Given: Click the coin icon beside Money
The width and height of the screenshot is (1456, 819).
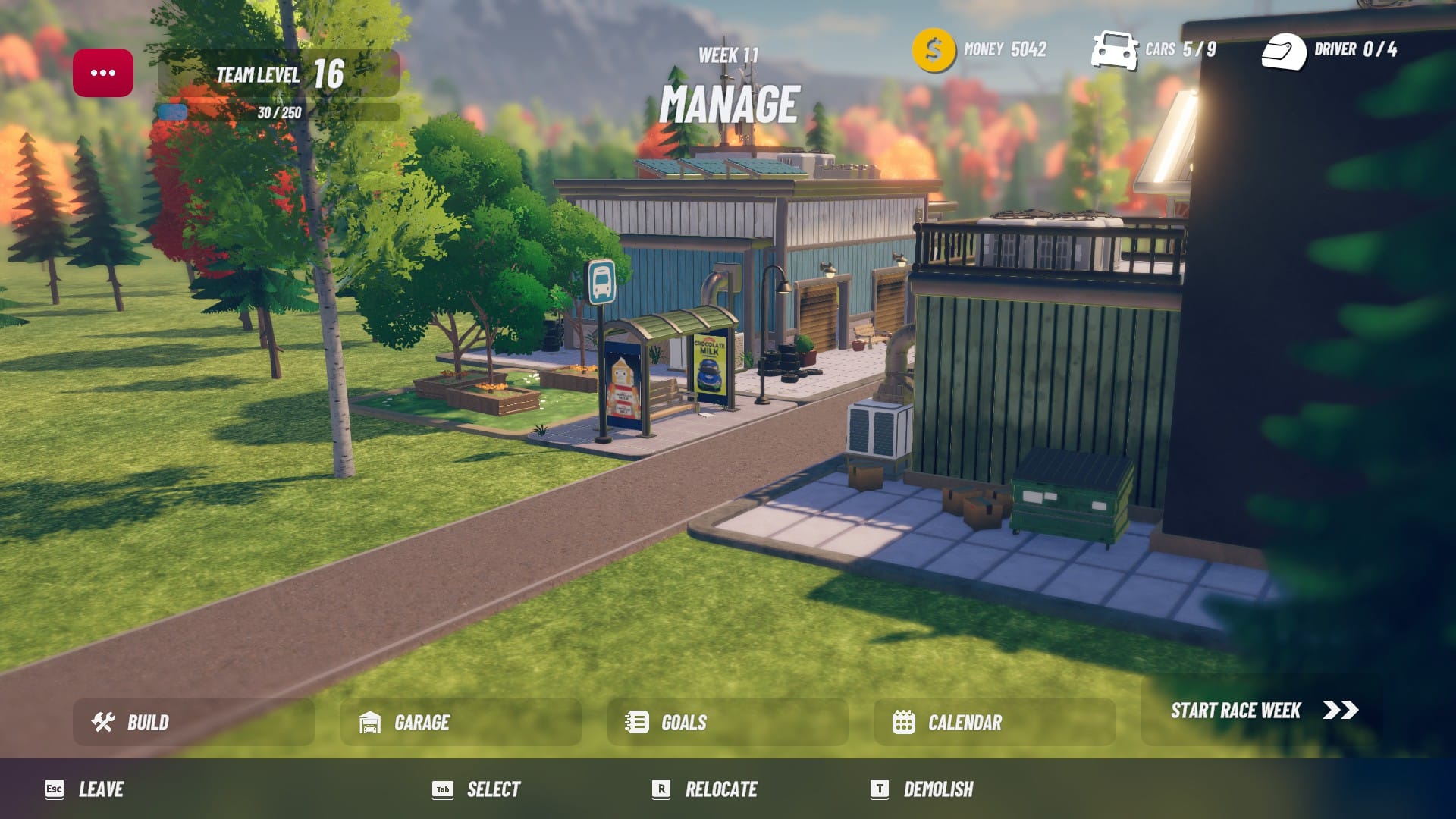Looking at the screenshot, I should click(932, 49).
